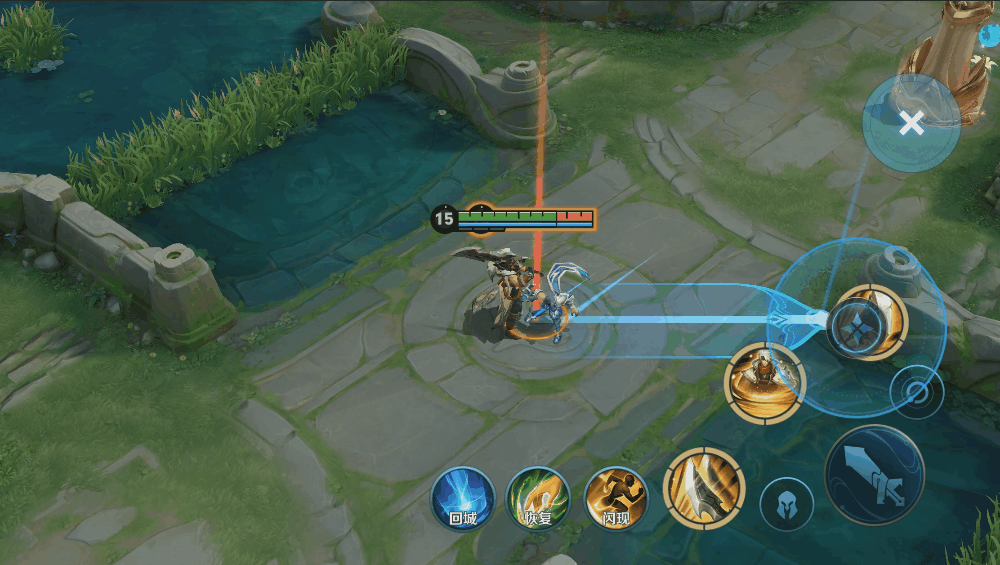Use the 恢复 heal spell

(x=538, y=498)
